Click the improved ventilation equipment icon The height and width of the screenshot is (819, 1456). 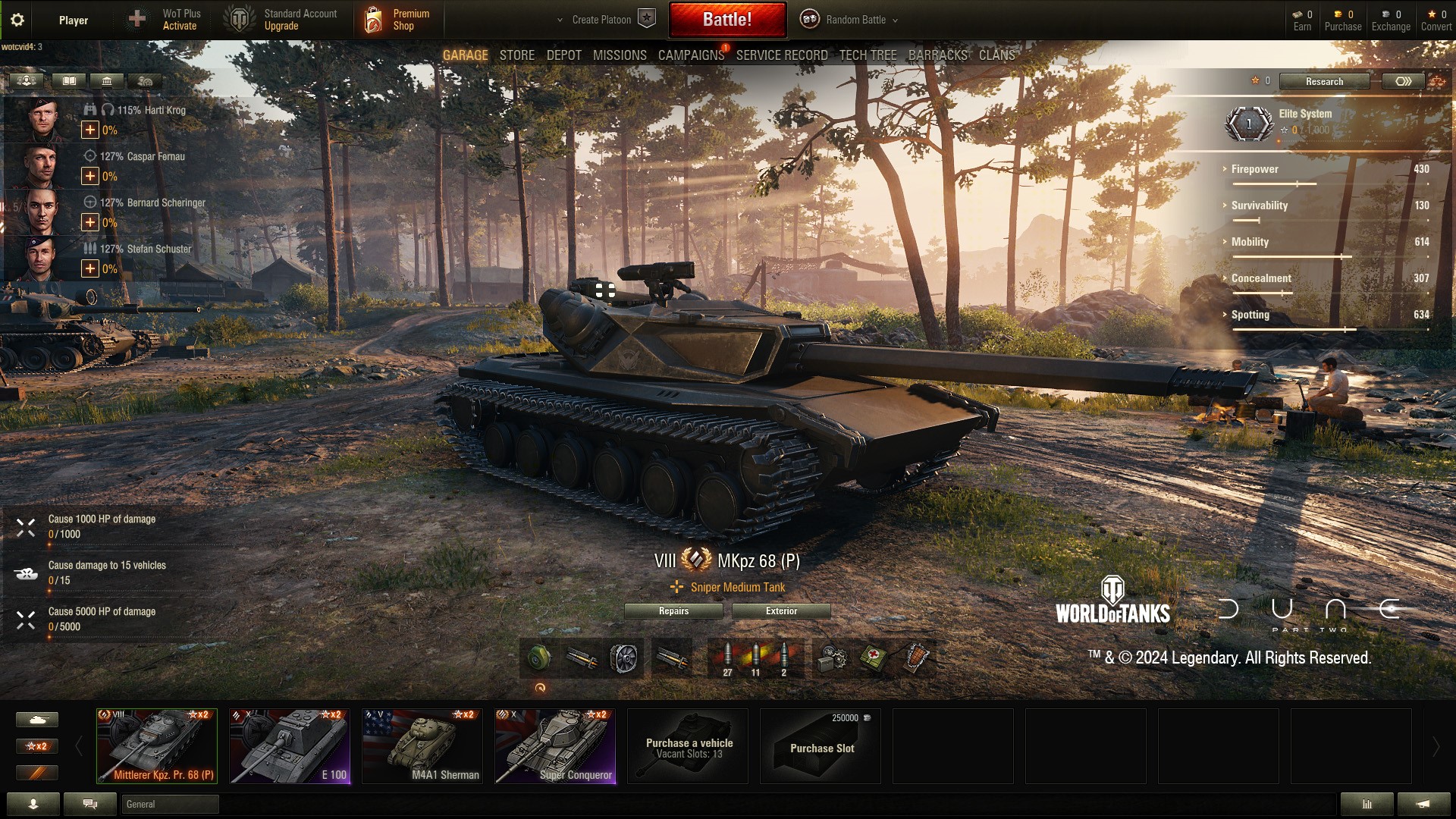pos(625,658)
